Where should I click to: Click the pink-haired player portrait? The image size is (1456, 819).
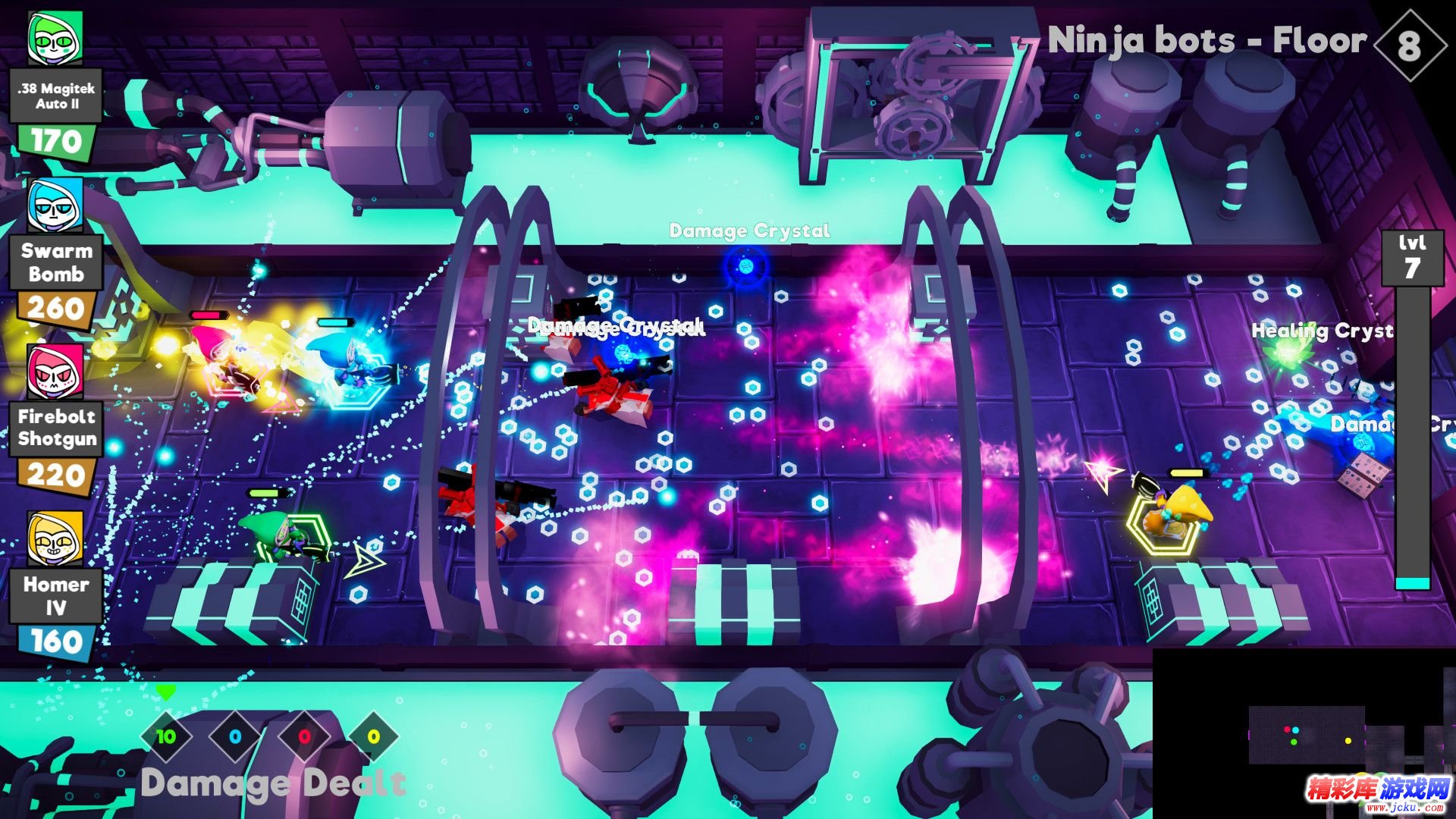pos(55,372)
